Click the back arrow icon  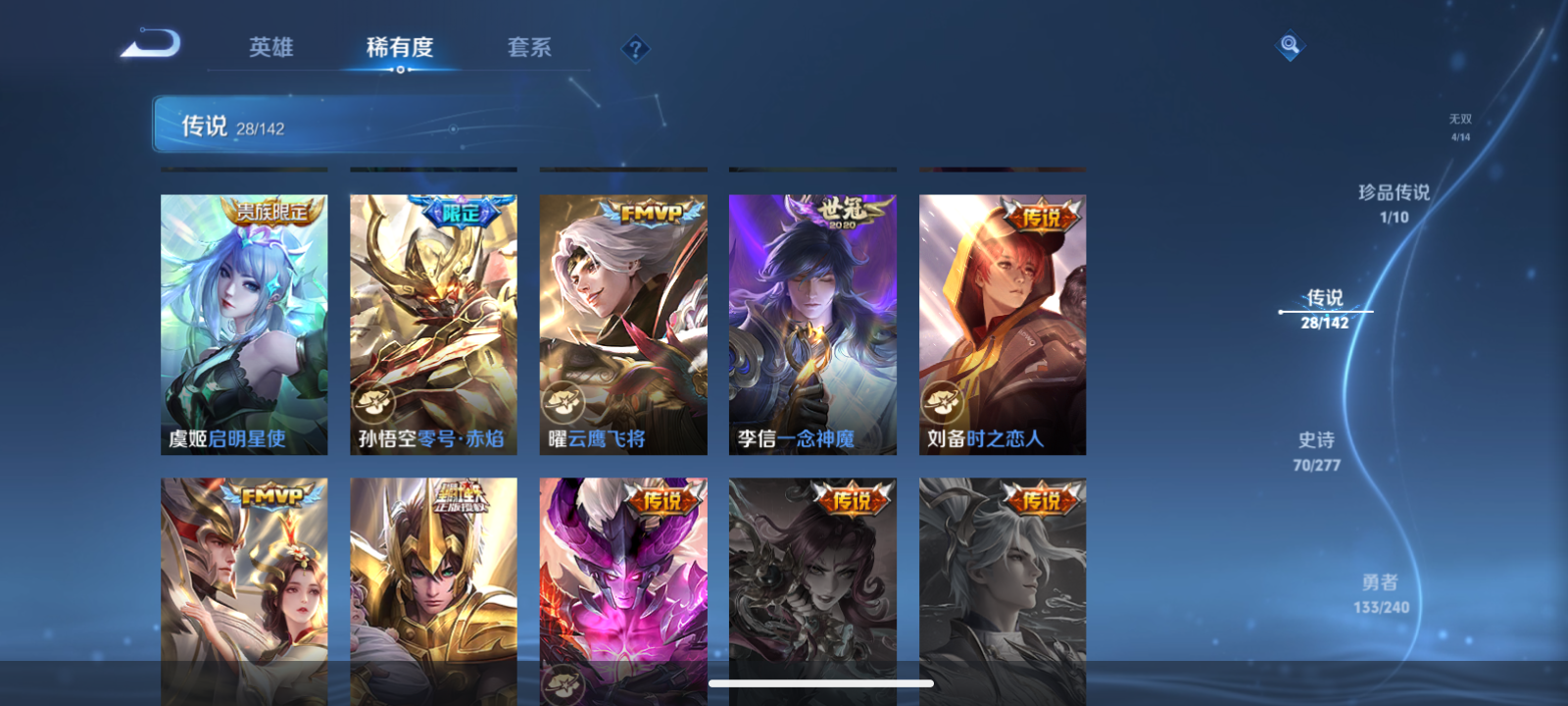[152, 43]
